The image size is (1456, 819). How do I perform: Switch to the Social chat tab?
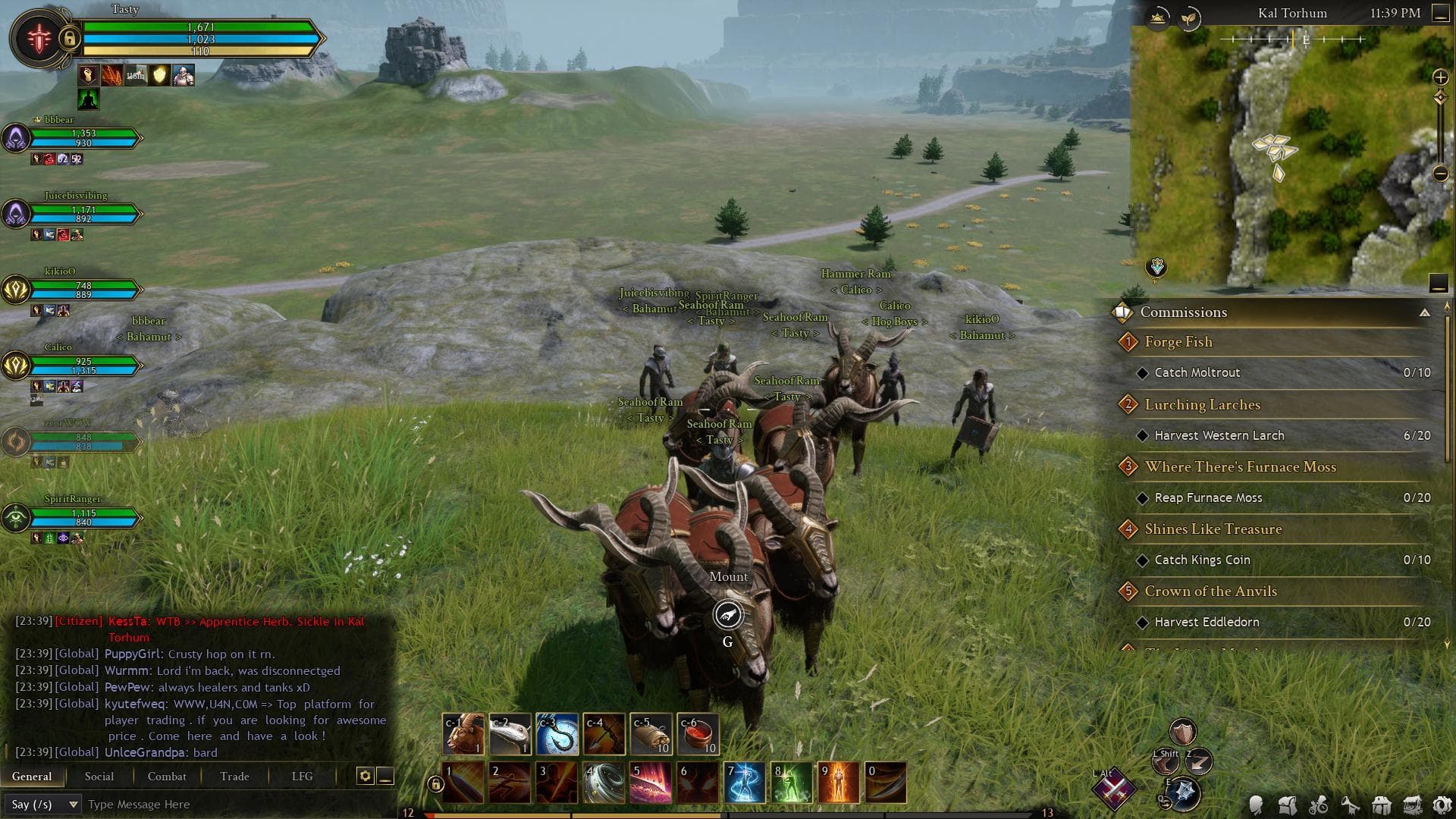pos(99,776)
